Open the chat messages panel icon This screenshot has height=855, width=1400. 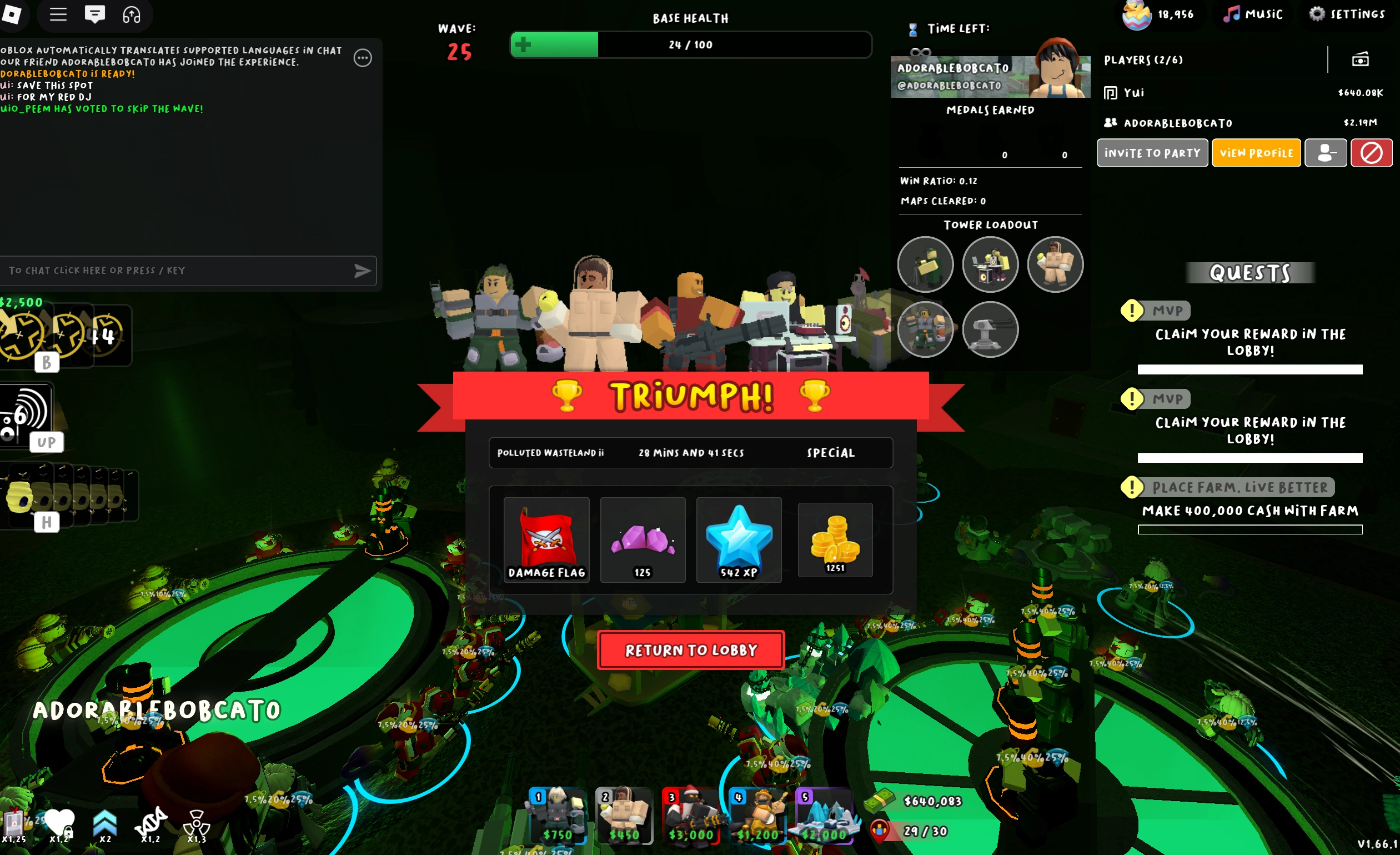[96, 15]
